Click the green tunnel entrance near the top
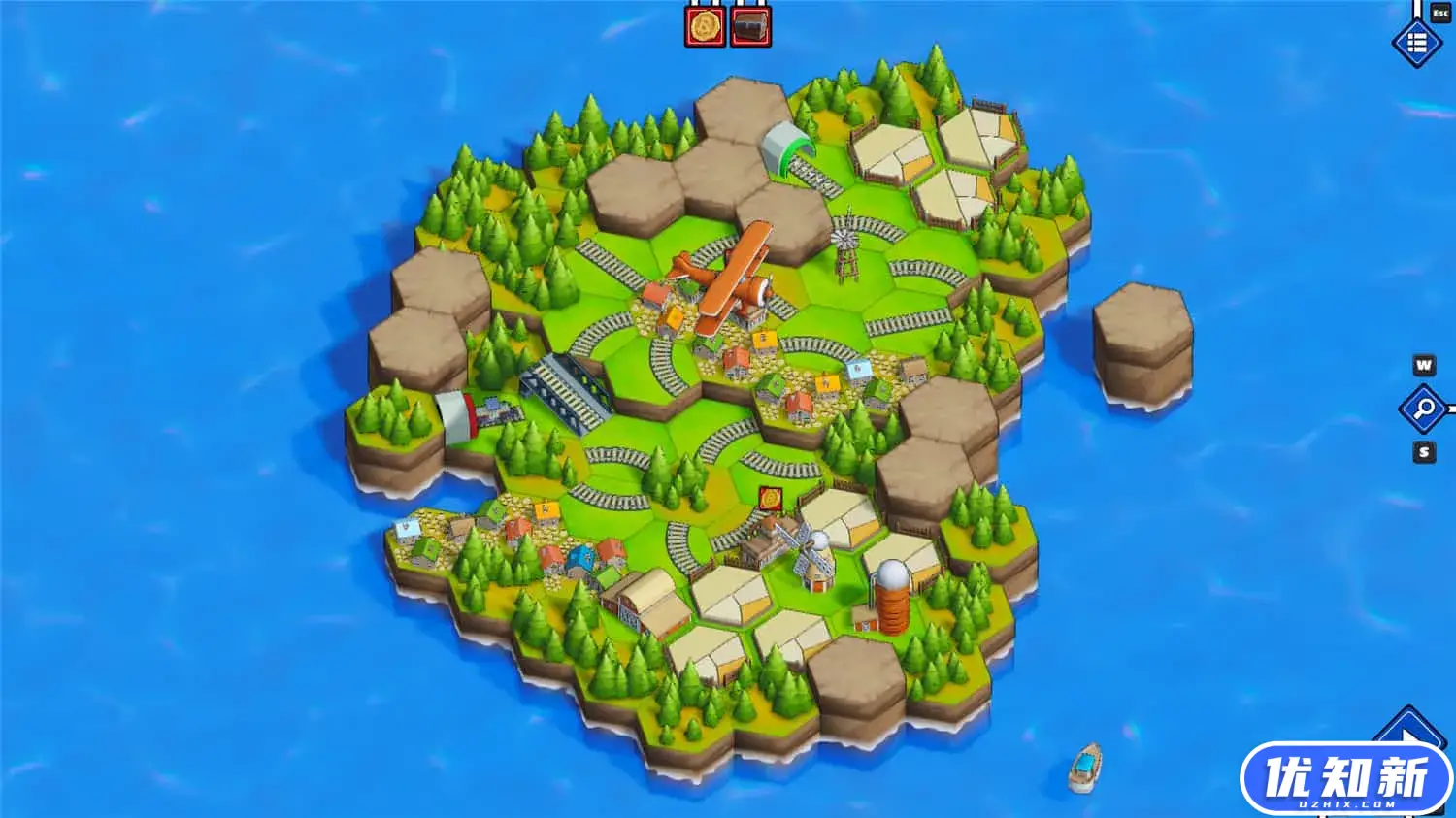The image size is (1456, 818). coord(782,146)
